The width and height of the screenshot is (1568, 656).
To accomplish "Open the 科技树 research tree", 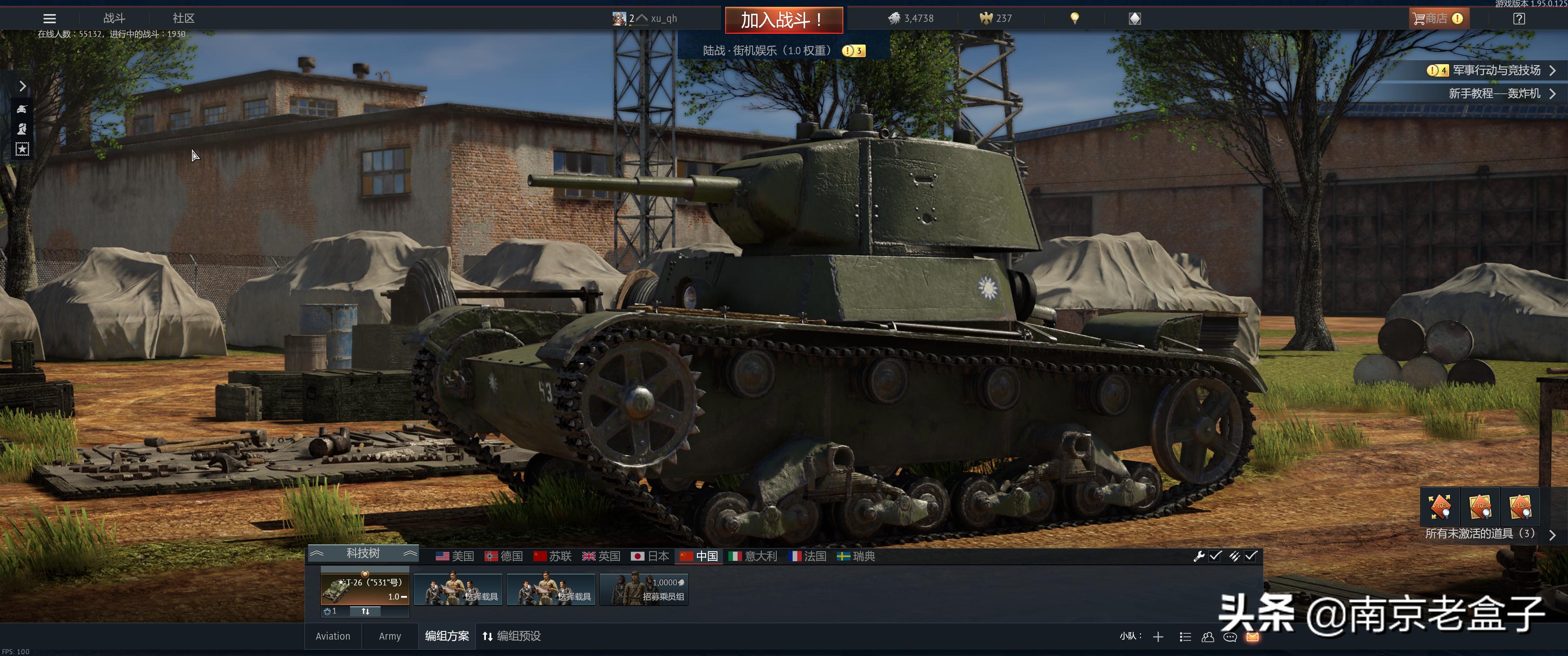I will (363, 553).
